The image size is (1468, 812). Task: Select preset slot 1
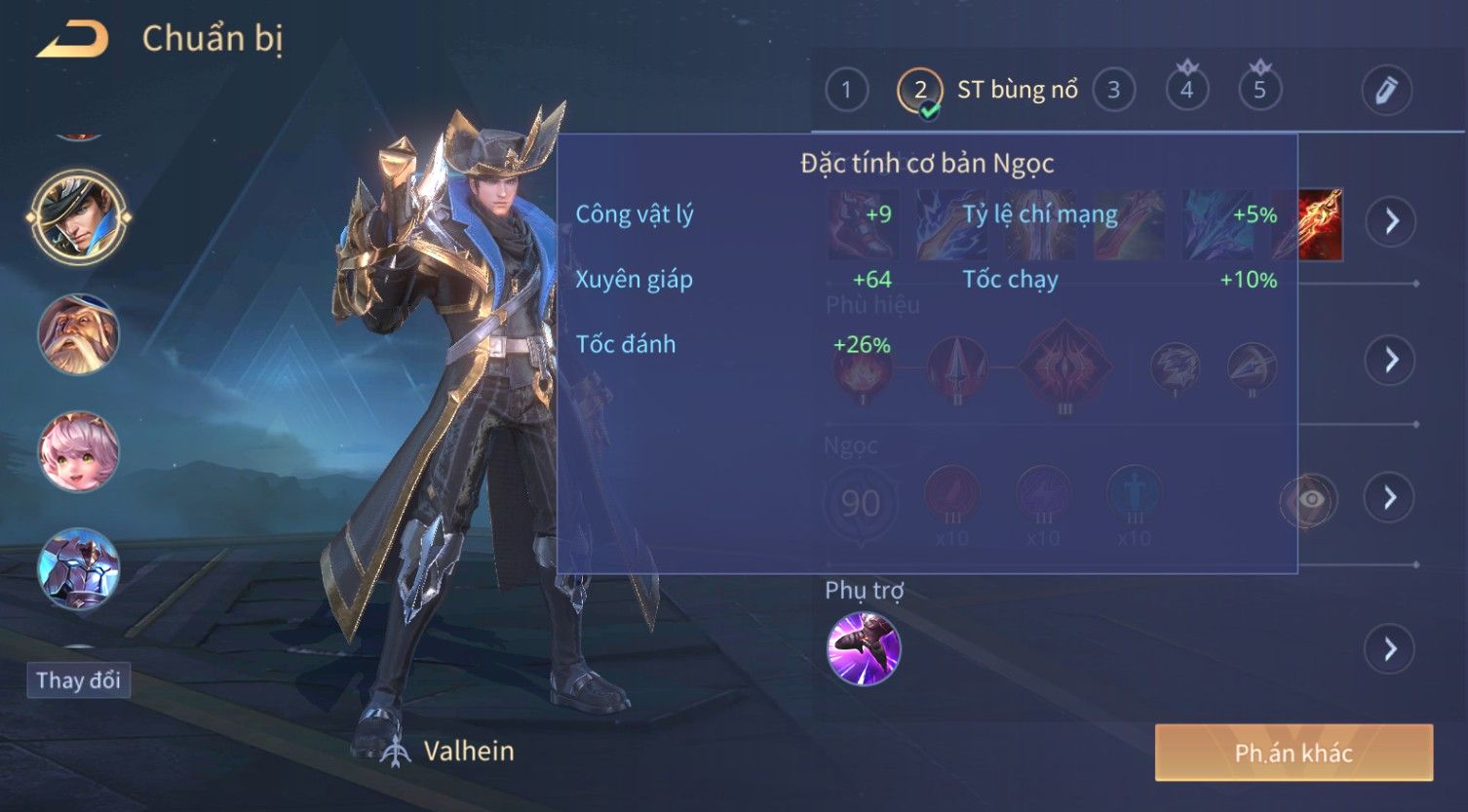coord(846,91)
